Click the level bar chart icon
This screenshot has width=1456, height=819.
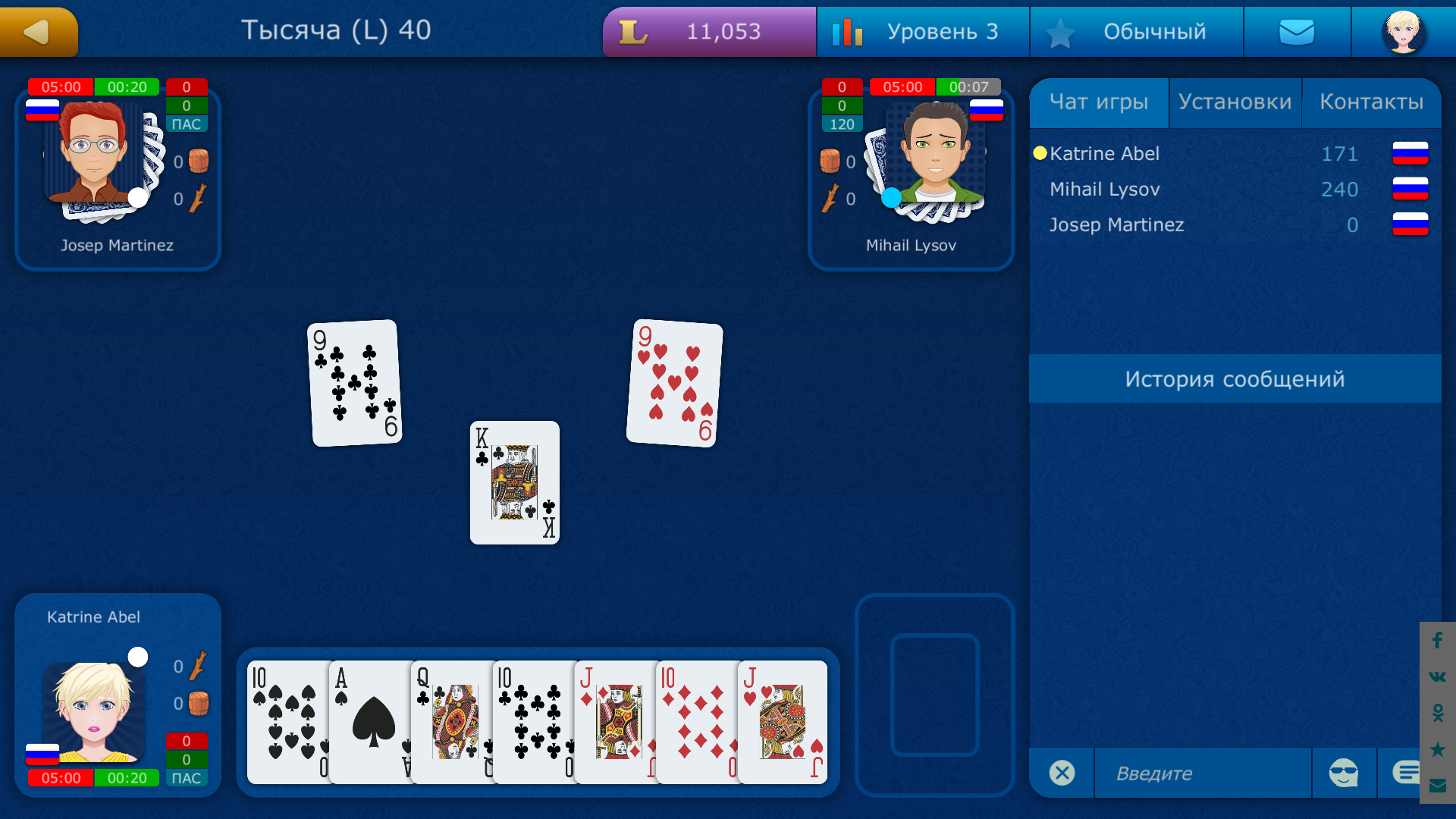tap(849, 31)
